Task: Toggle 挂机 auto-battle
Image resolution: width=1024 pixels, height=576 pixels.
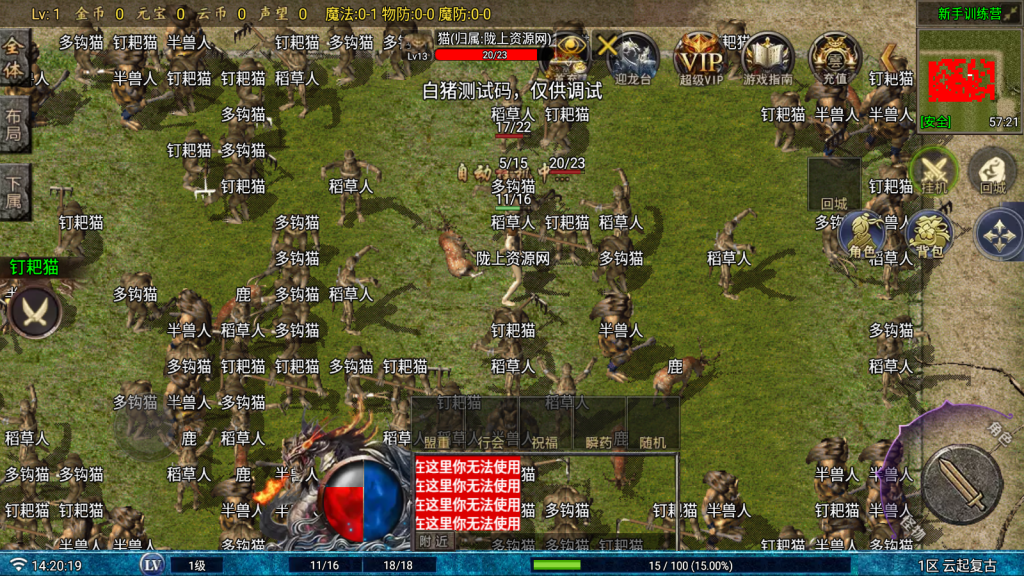Action: tap(934, 170)
